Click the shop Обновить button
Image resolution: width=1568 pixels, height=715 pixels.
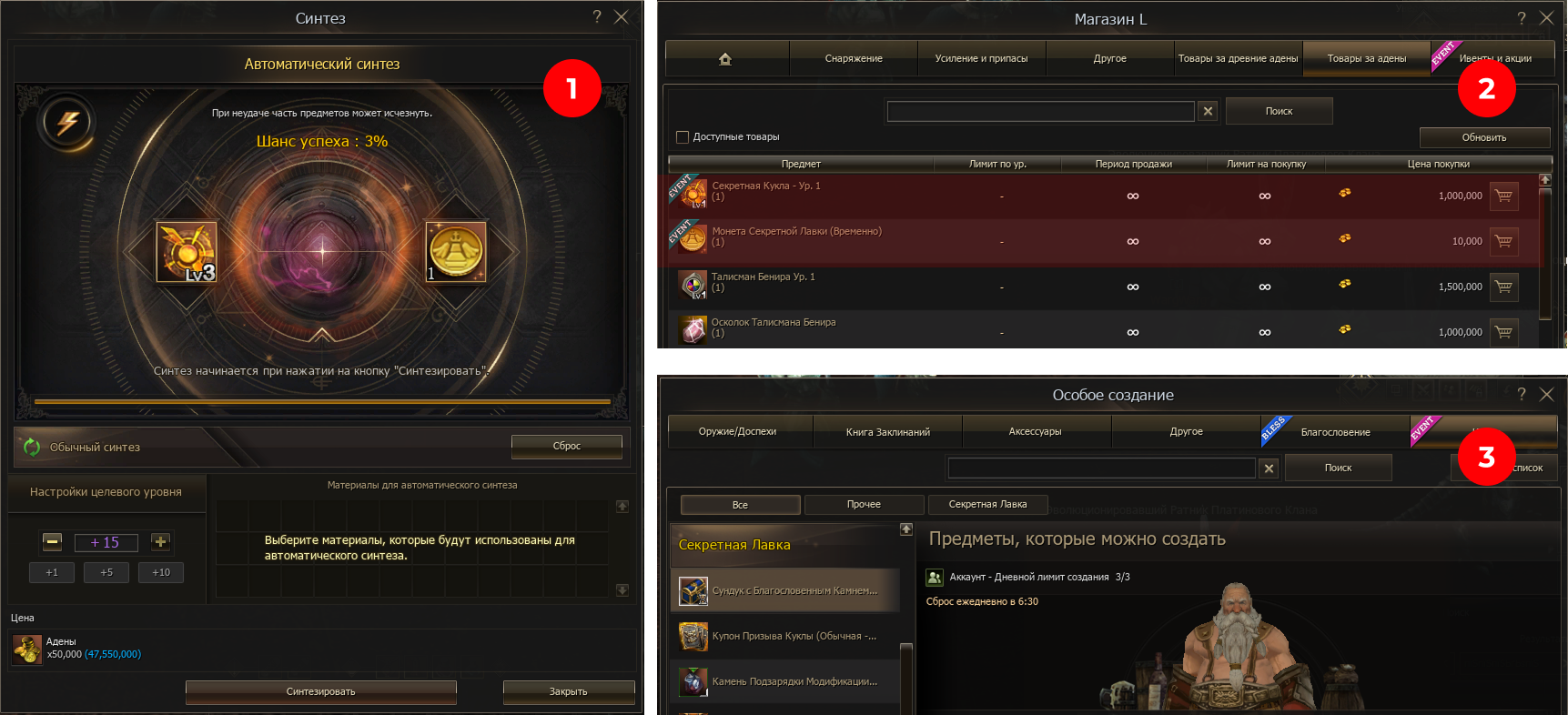coord(1483,137)
